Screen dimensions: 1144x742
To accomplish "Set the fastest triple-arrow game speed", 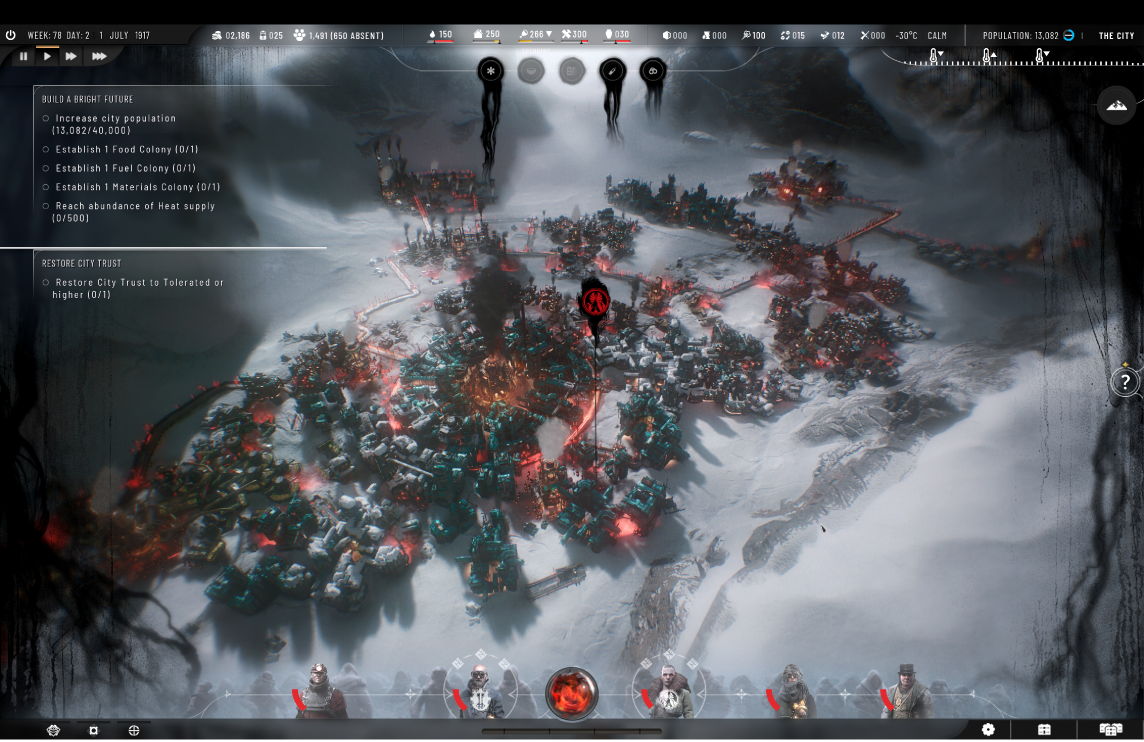I will pos(99,56).
